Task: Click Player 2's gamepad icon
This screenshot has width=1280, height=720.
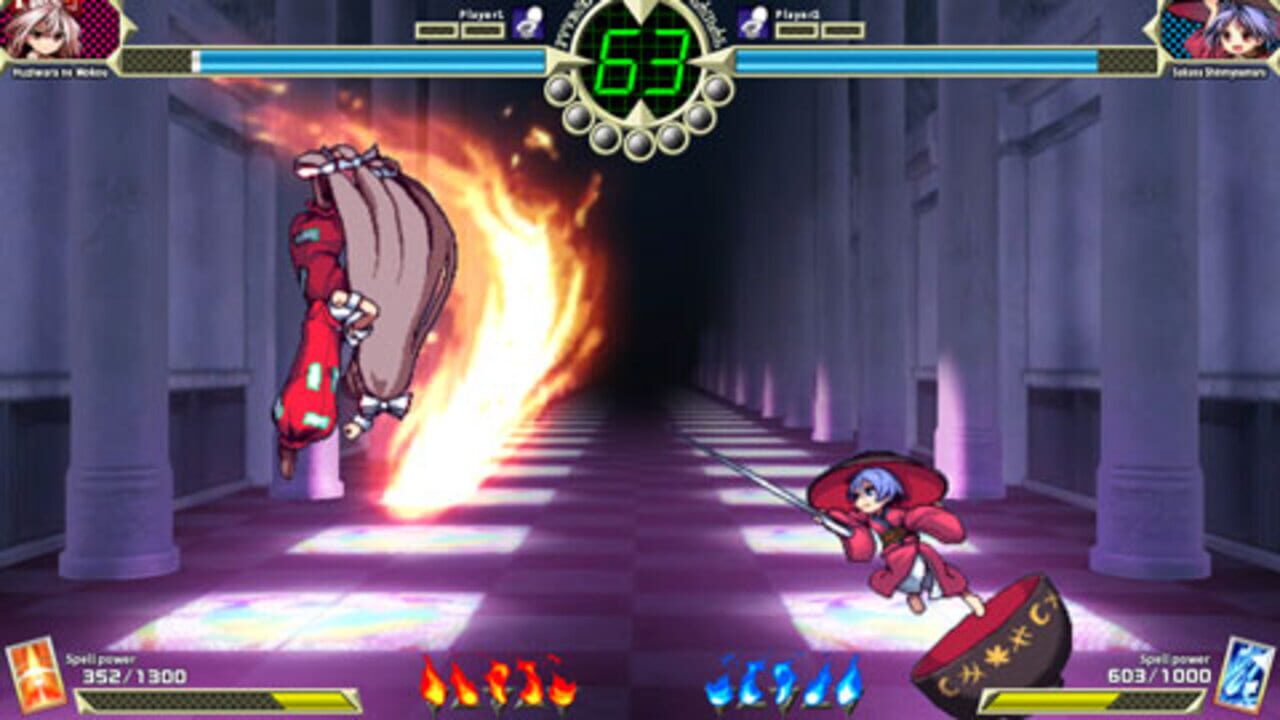Action: 752,24
